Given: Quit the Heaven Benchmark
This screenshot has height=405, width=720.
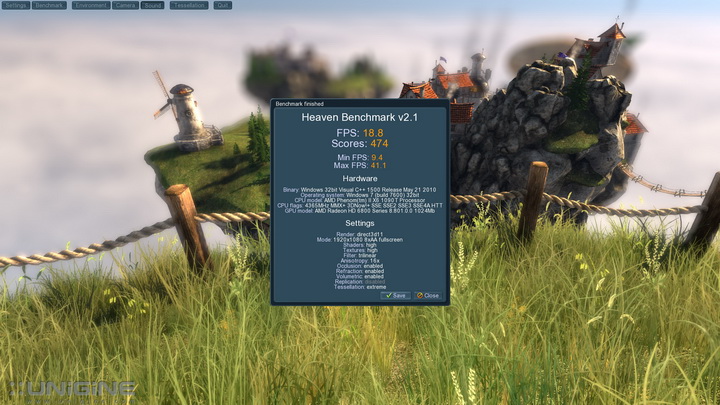Looking at the screenshot, I should coord(222,5).
